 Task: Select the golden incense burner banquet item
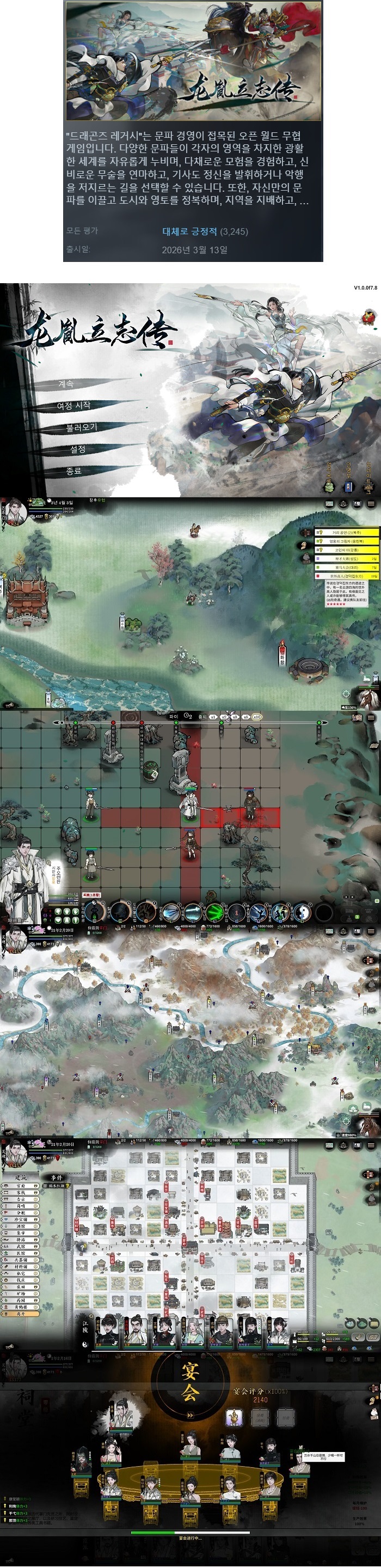click(235, 1418)
